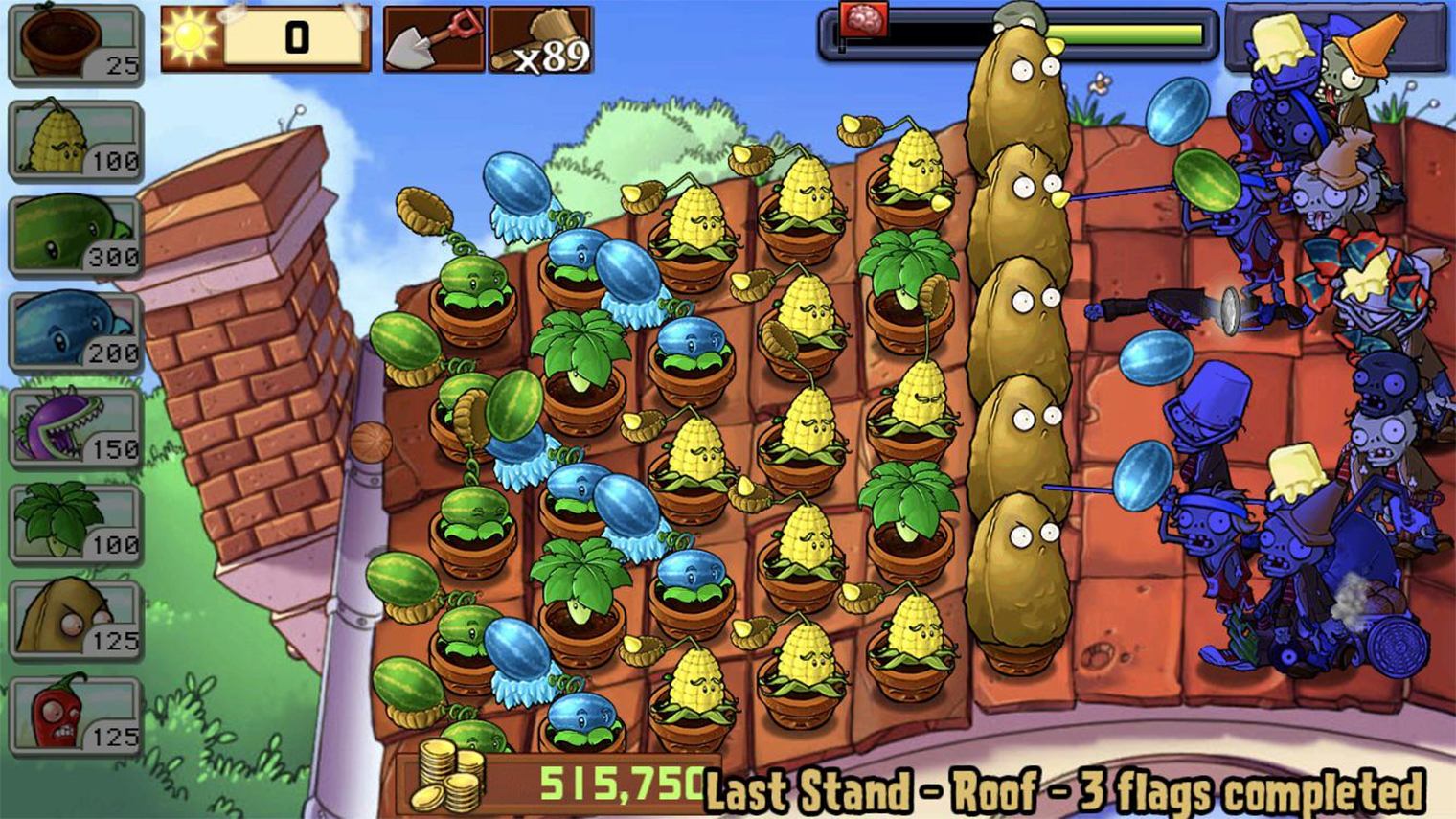Screen dimensions: 1456x819
Task: Grab the shovel tool
Action: pyautogui.click(x=433, y=40)
